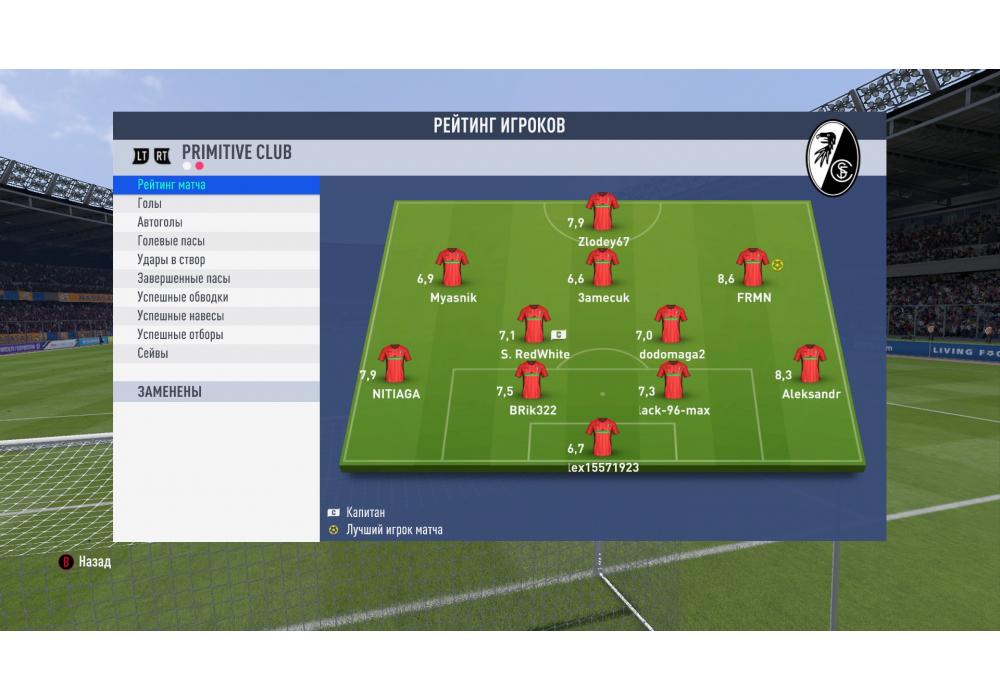Choose the Голы stat category

(x=216, y=204)
